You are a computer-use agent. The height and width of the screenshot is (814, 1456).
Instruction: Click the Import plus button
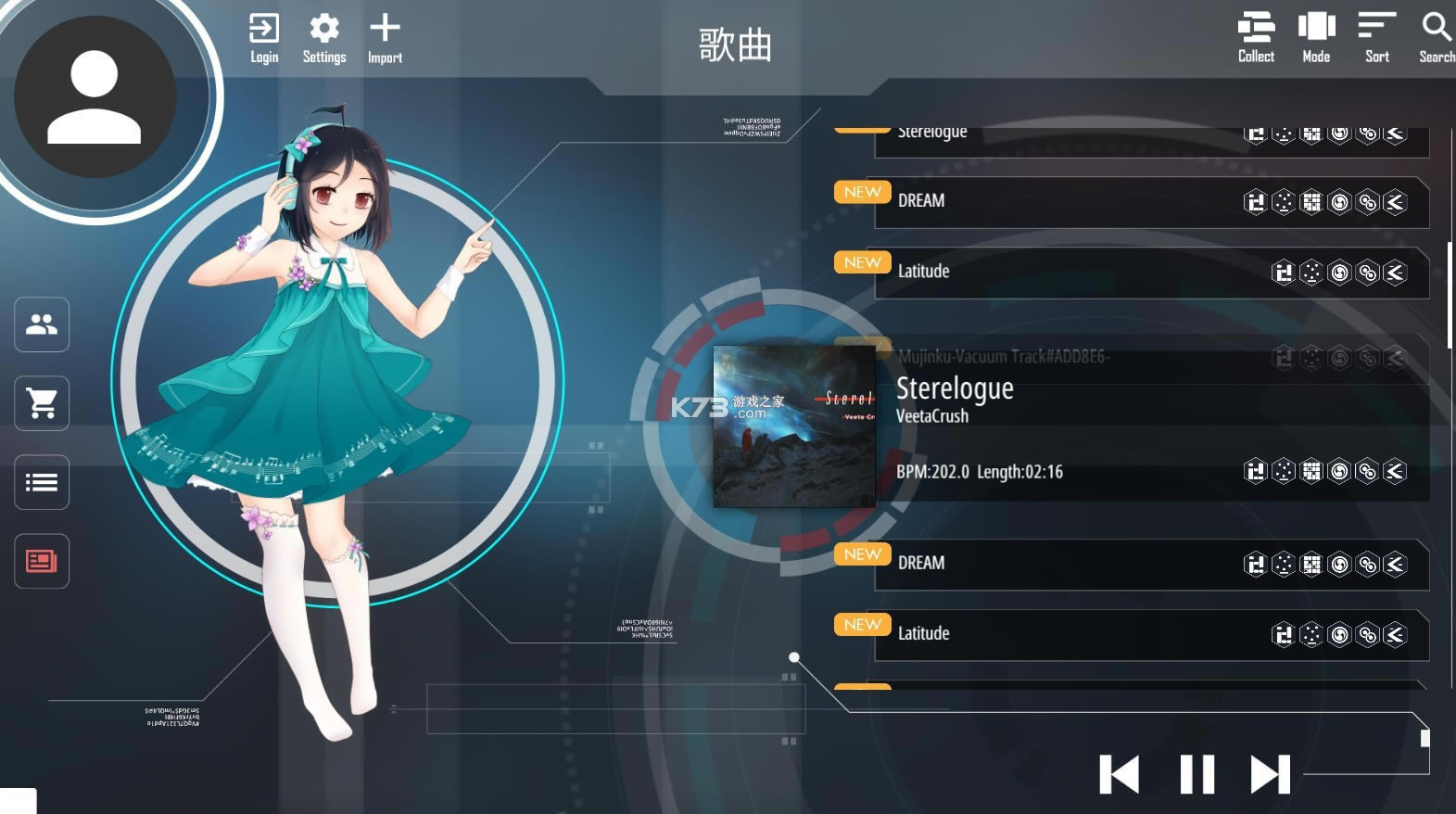pyautogui.click(x=385, y=39)
